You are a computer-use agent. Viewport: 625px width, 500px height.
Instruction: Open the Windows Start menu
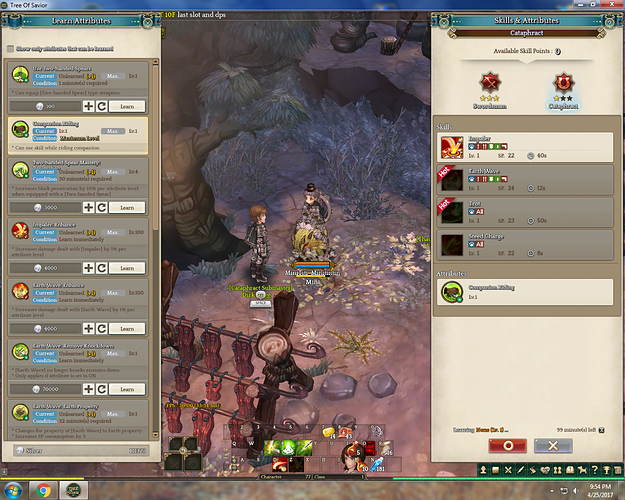12,490
